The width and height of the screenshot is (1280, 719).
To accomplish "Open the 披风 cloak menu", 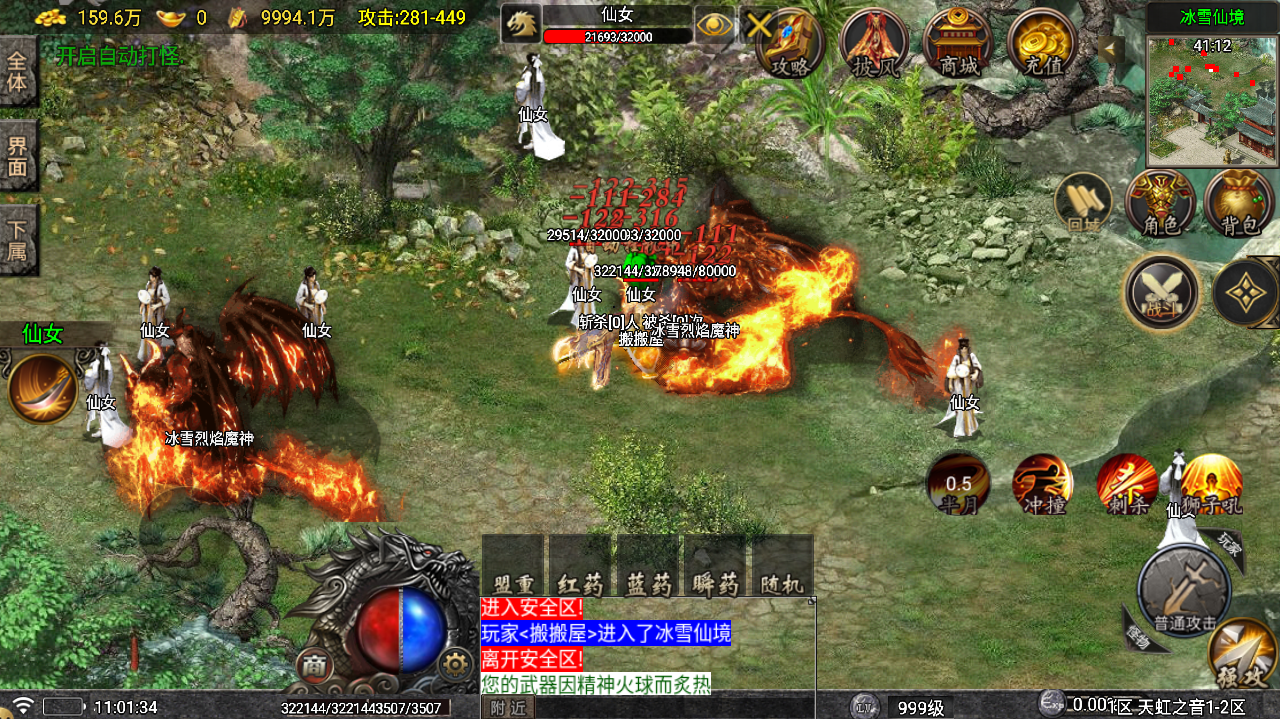I will point(874,42).
